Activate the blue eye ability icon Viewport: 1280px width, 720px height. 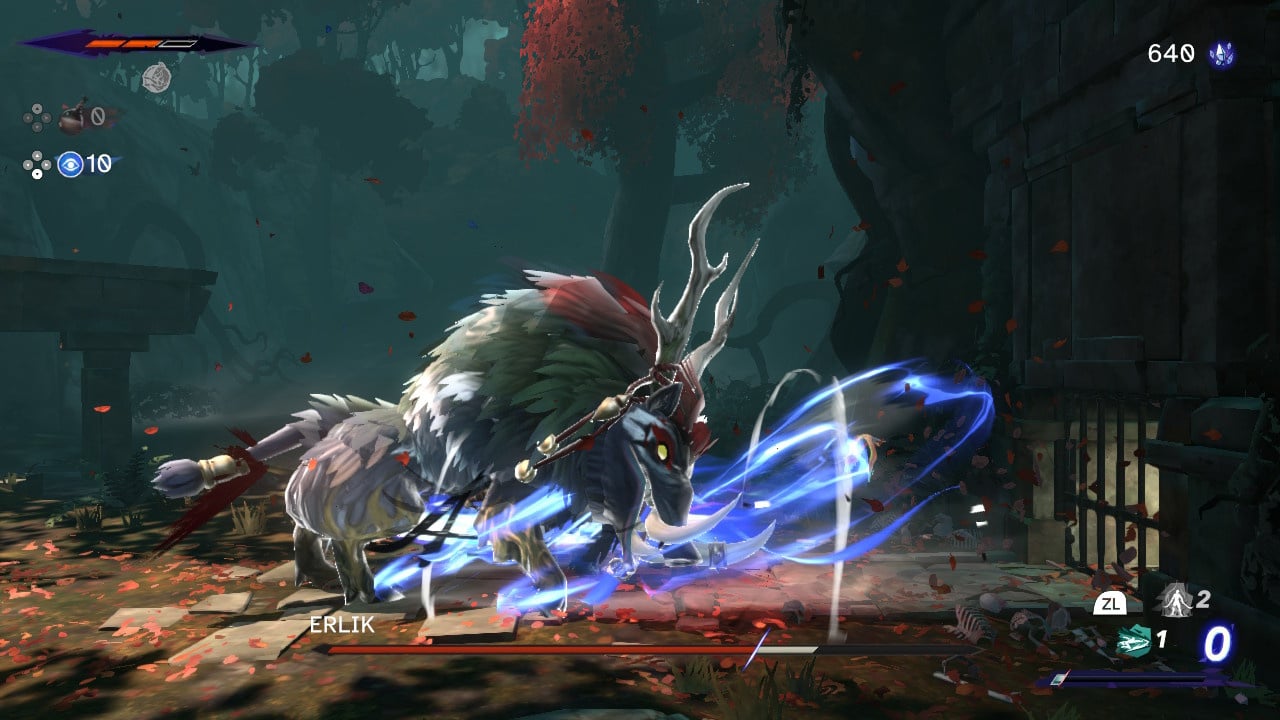tap(70, 164)
